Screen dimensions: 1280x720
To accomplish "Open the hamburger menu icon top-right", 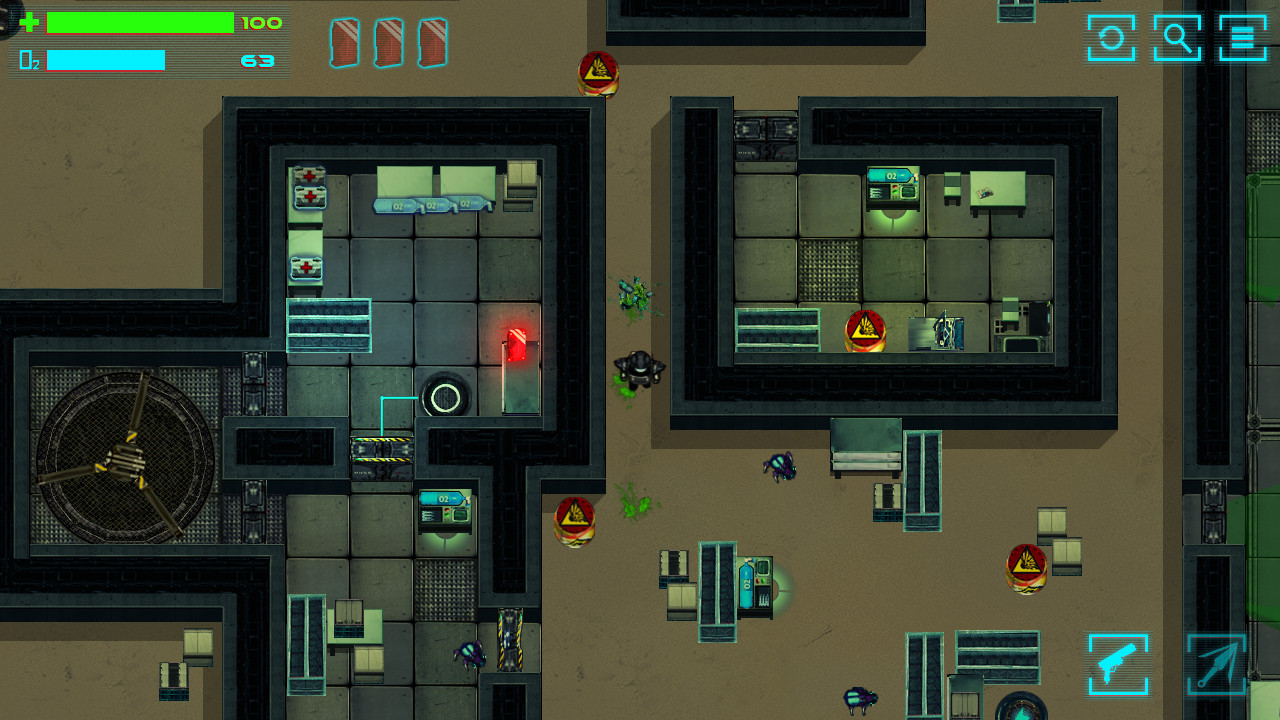I will pyautogui.click(x=1240, y=40).
